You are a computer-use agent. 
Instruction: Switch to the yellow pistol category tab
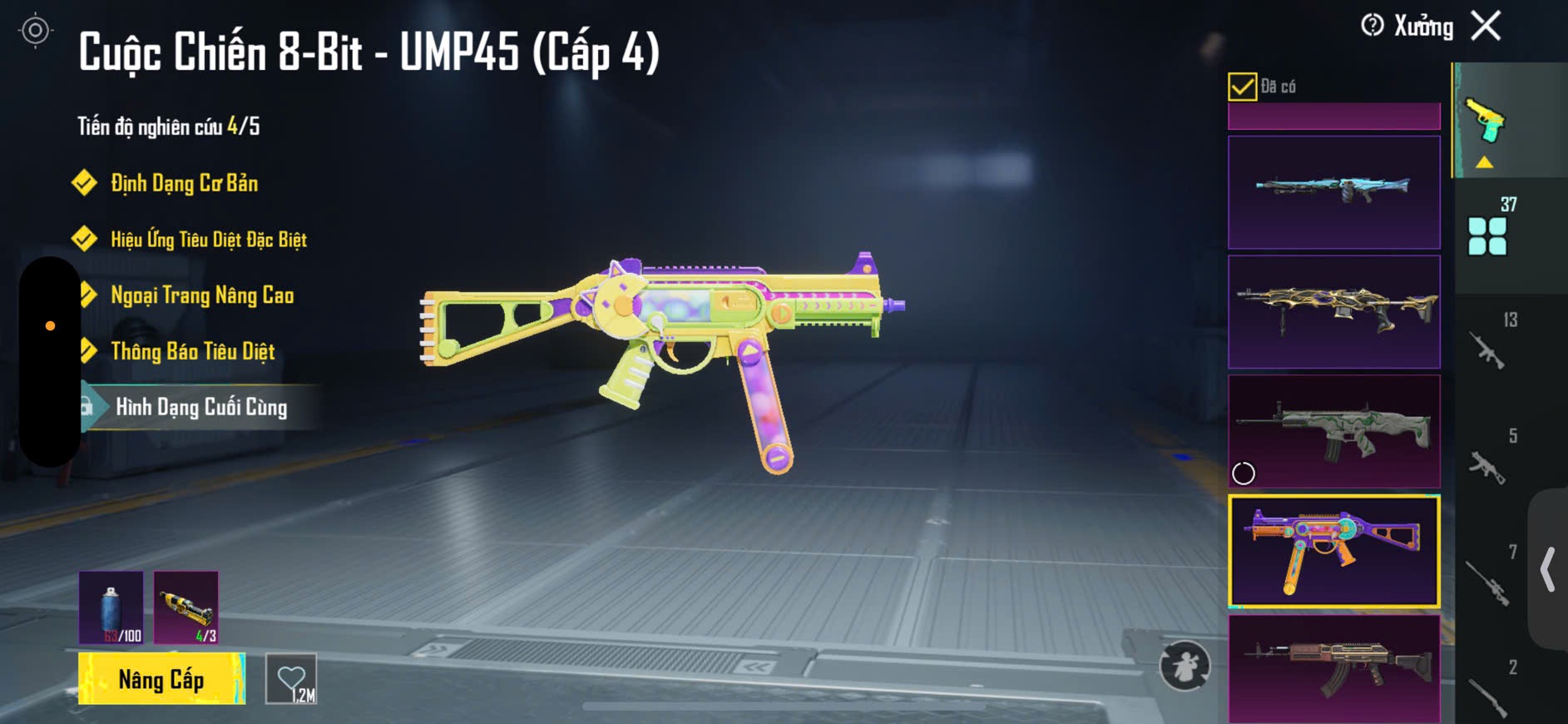[x=1486, y=122]
